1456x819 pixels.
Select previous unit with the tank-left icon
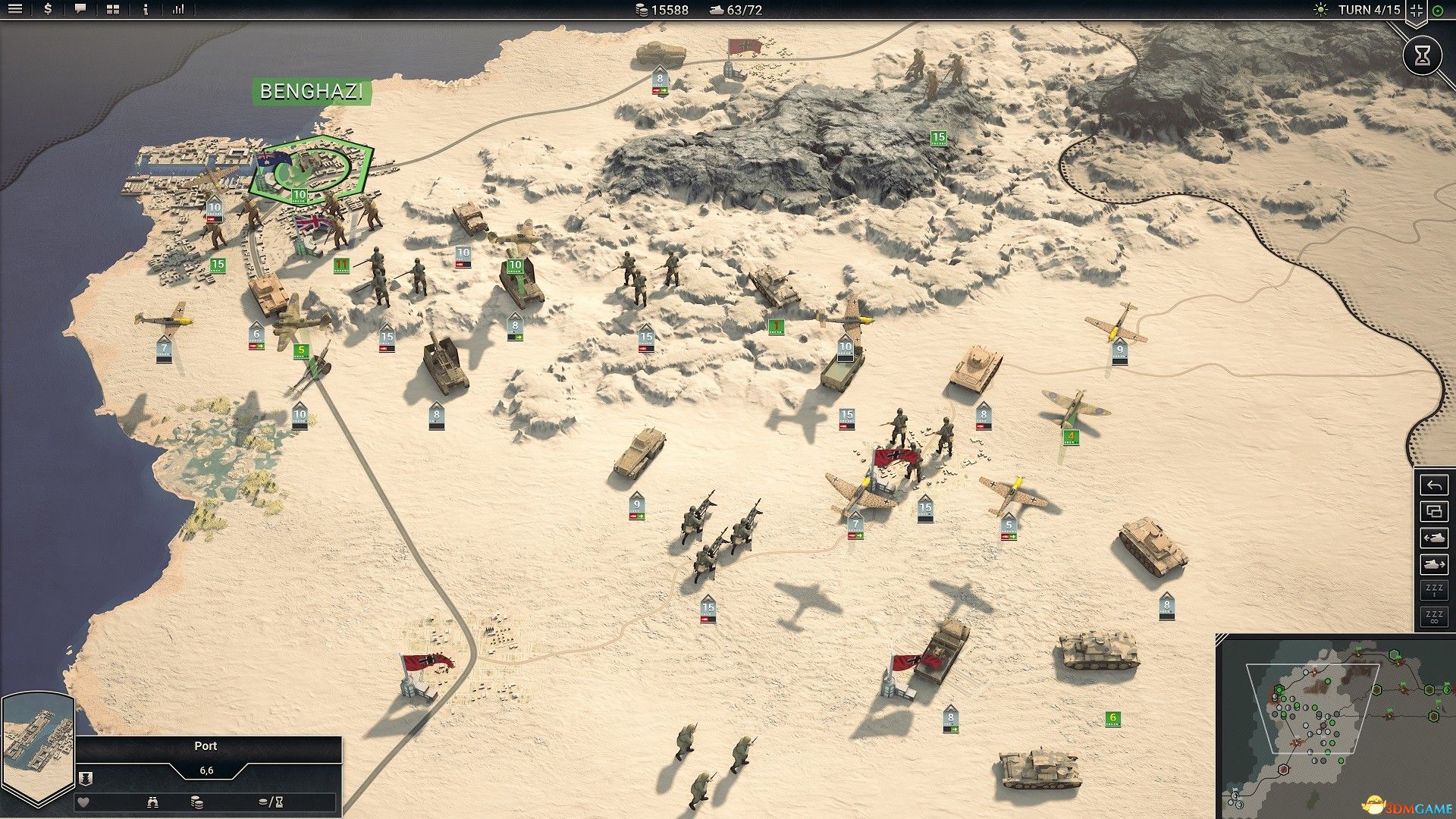click(x=1434, y=536)
